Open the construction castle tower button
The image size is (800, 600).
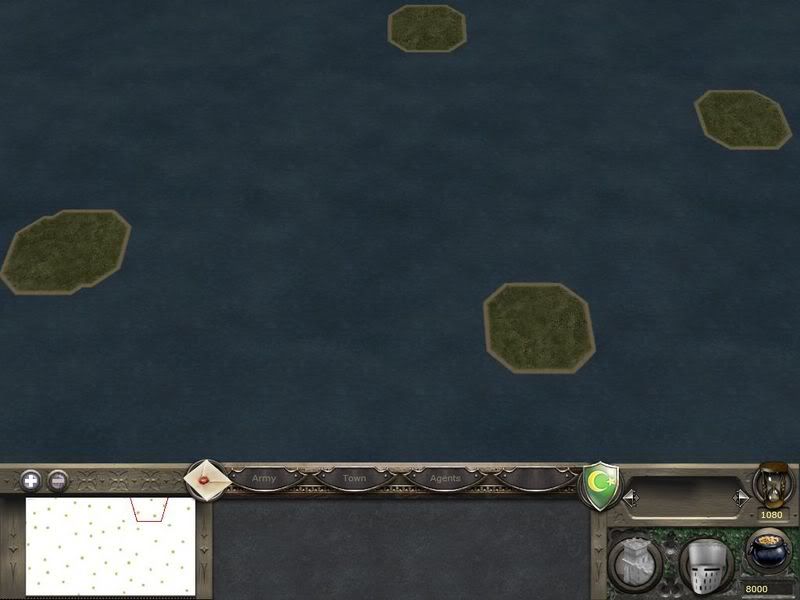(x=633, y=562)
